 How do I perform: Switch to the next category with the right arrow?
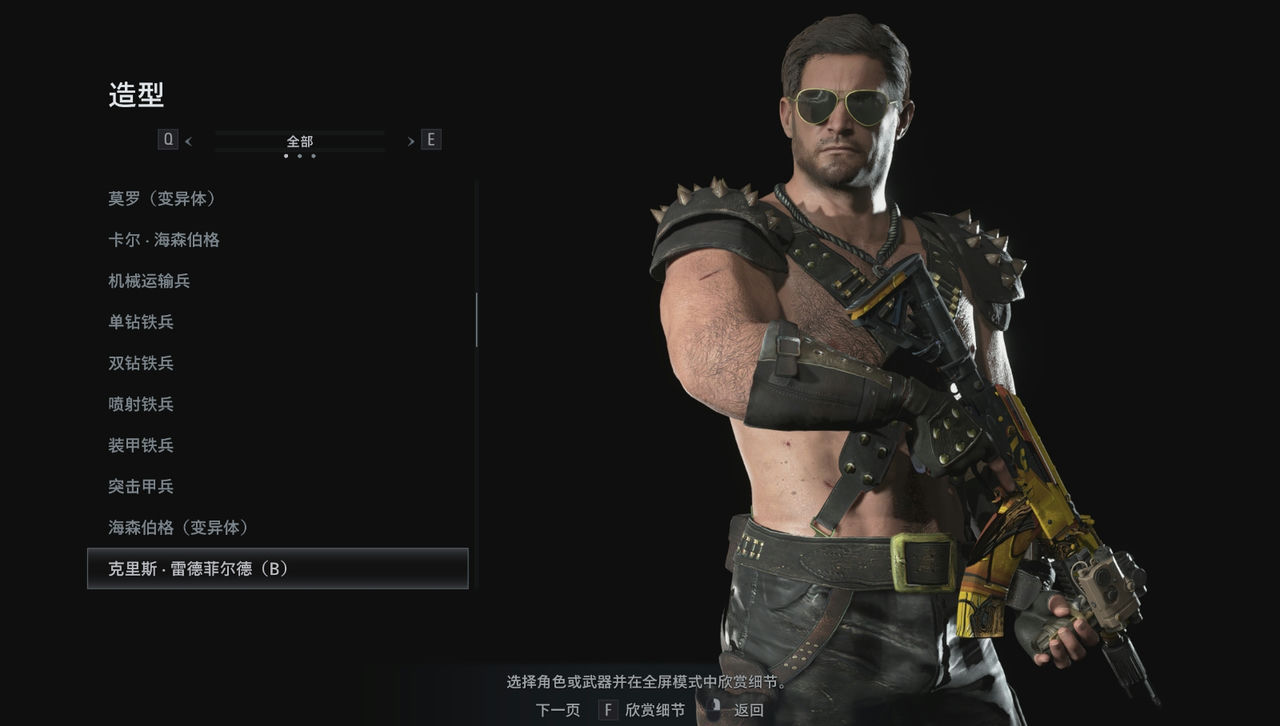click(410, 141)
